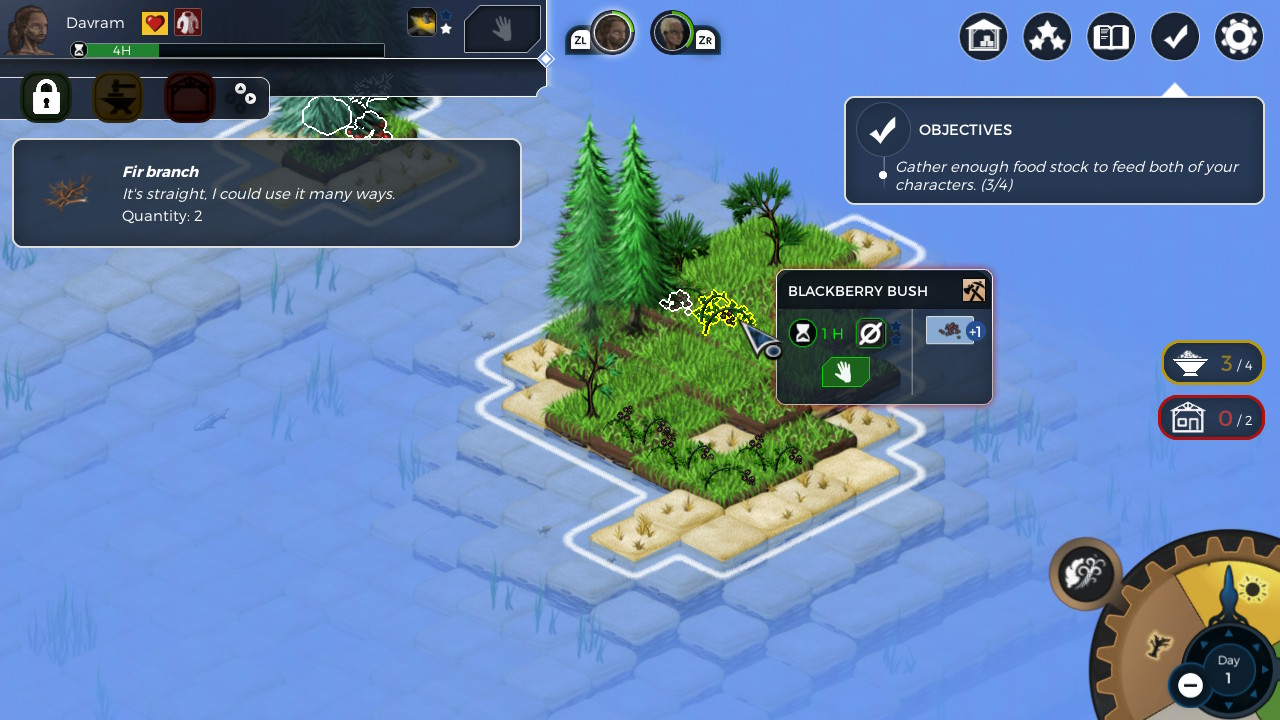Select the anvil crafting icon
Viewport: 1280px width, 720px height.
click(x=118, y=96)
